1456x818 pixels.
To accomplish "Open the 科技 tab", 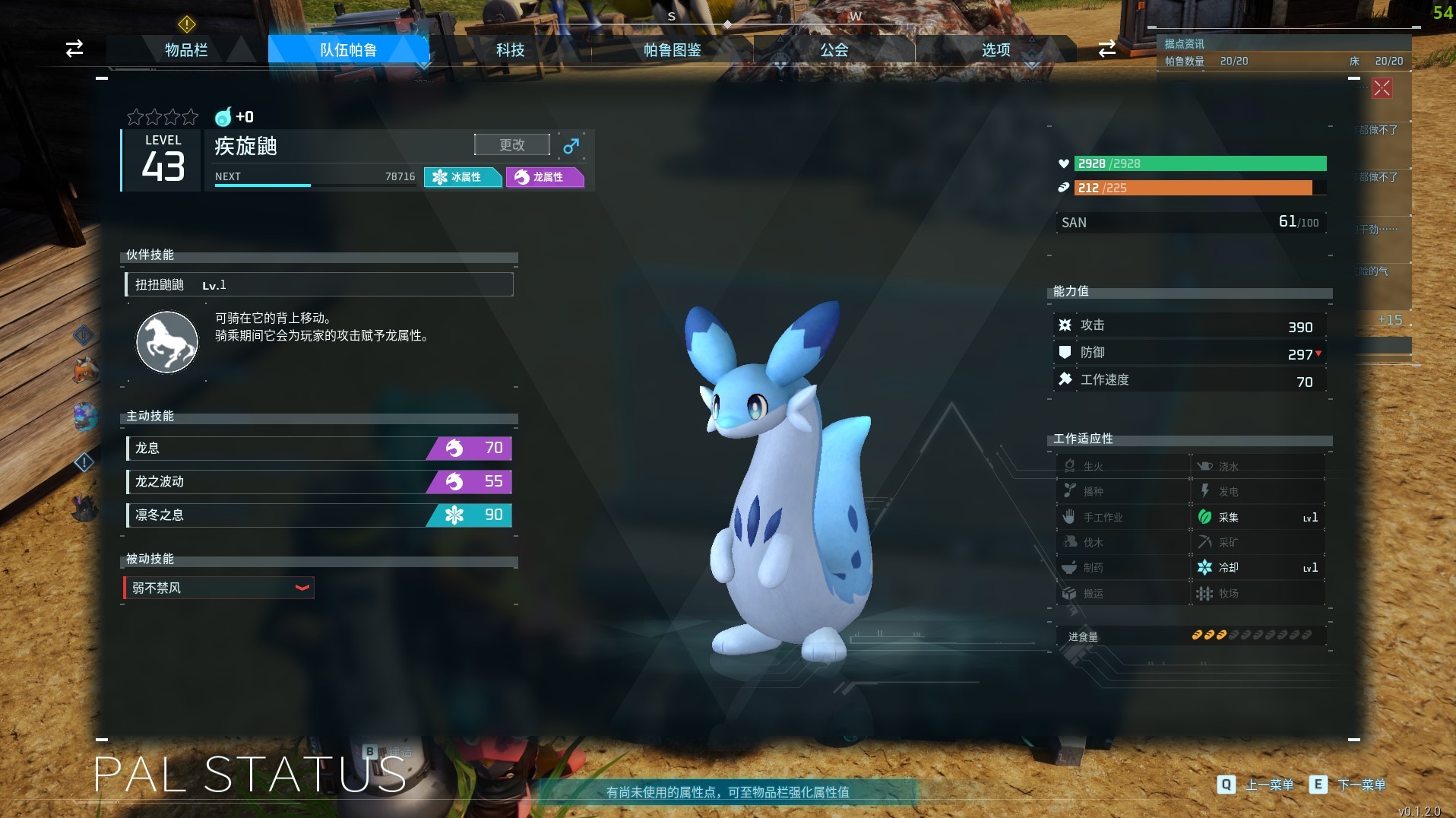I will [510, 50].
